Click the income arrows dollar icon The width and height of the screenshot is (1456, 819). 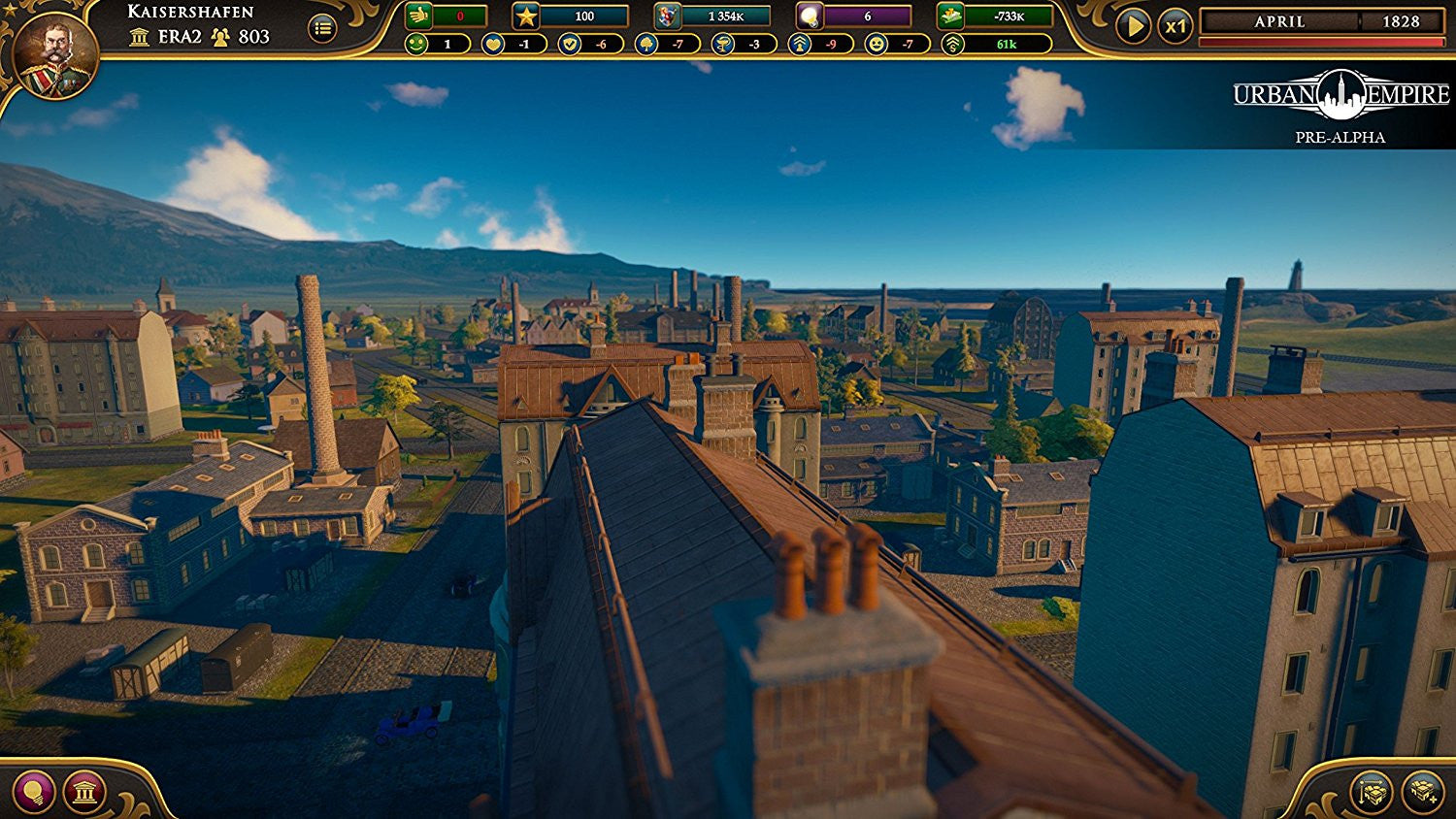coord(953,45)
